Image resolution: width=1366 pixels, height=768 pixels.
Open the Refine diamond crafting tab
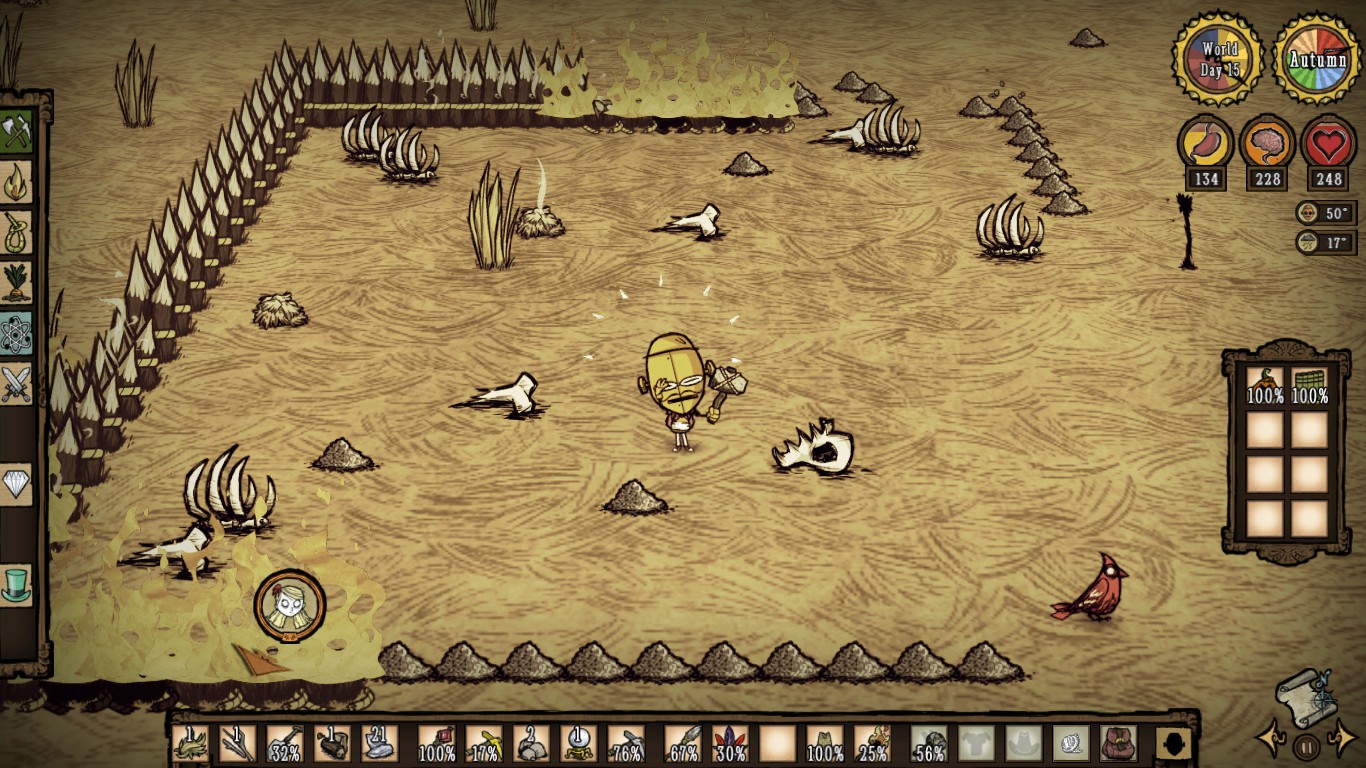tap(17, 484)
